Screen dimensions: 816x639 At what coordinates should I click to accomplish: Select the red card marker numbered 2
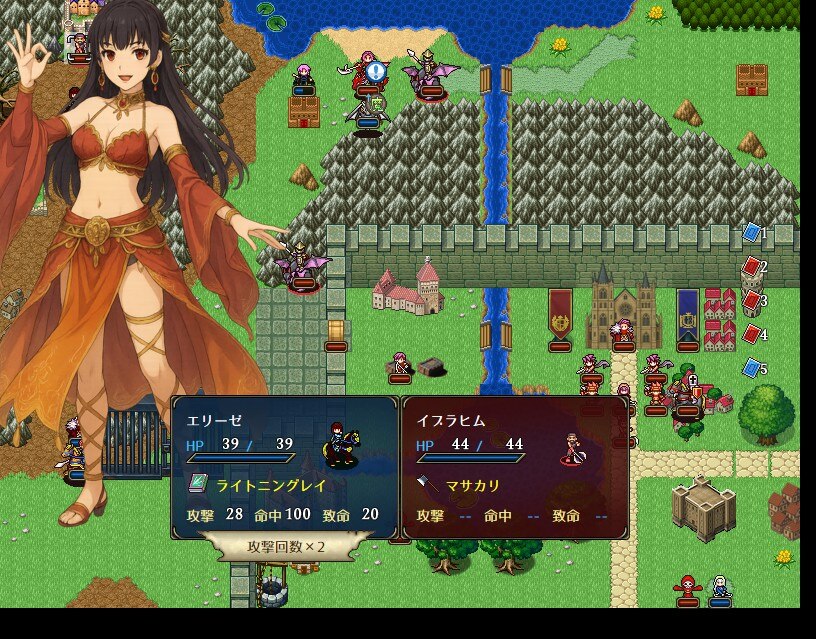[x=752, y=267]
